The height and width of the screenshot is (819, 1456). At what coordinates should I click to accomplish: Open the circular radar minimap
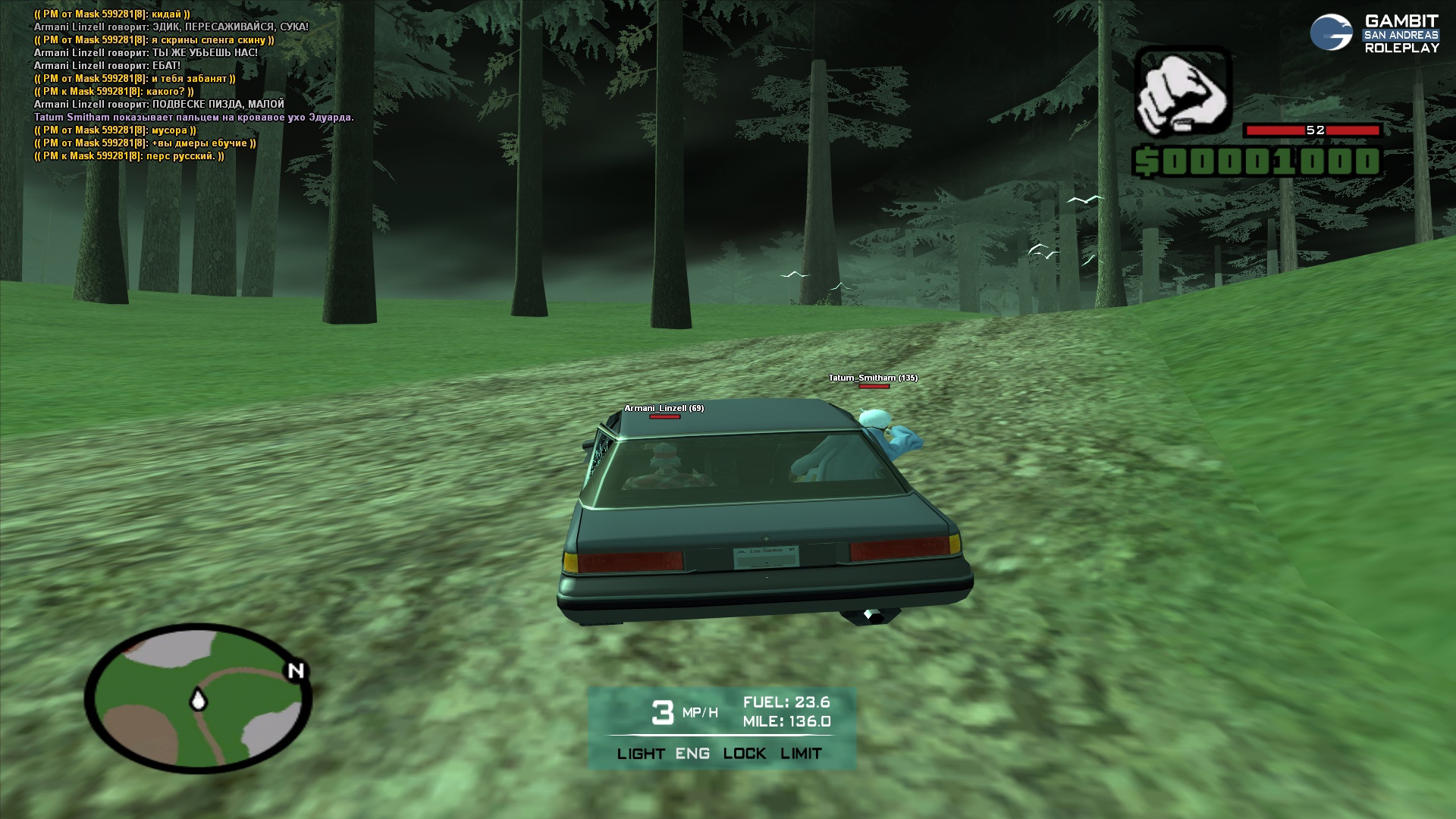pos(198,698)
